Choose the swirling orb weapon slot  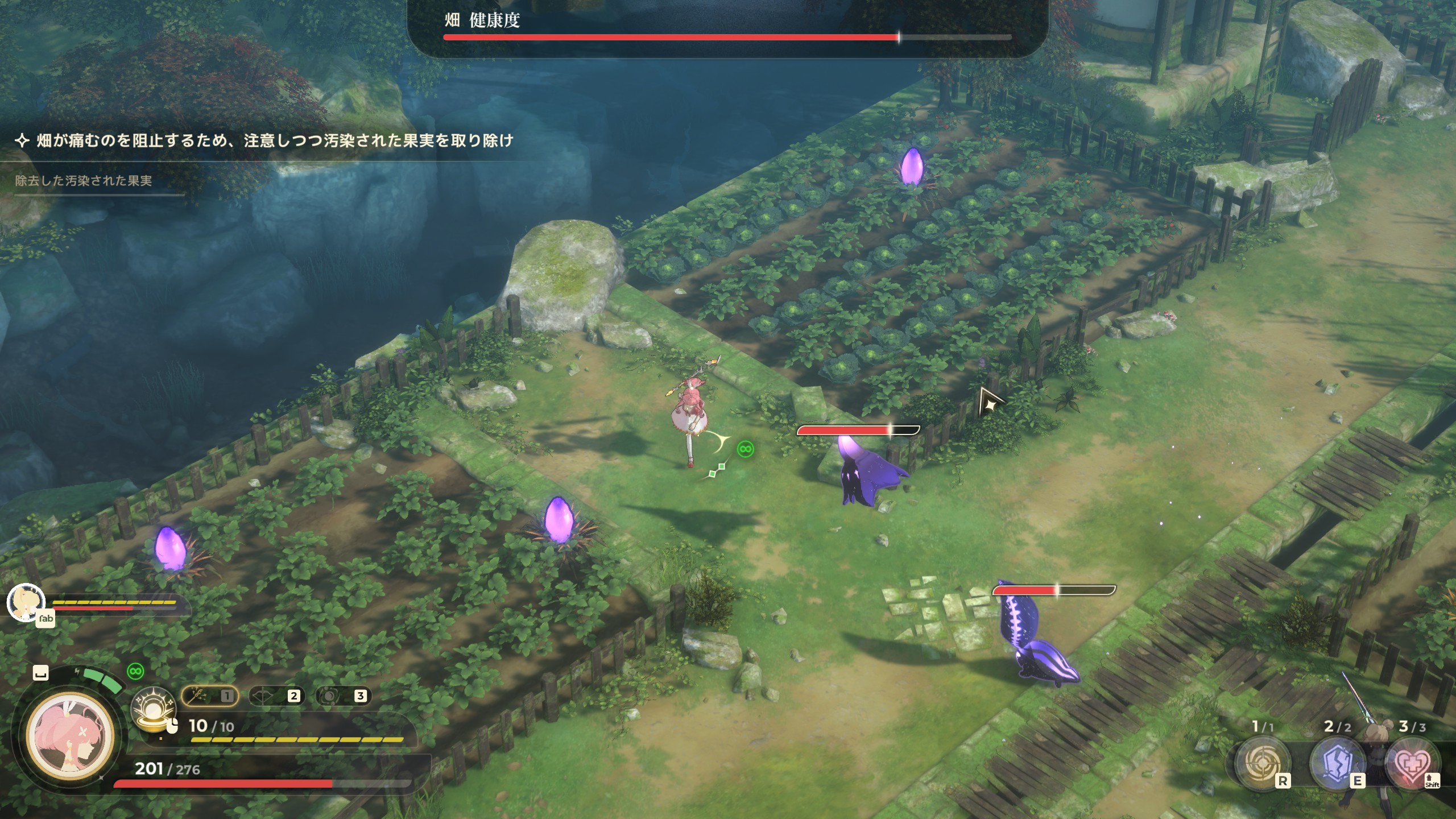342,696
